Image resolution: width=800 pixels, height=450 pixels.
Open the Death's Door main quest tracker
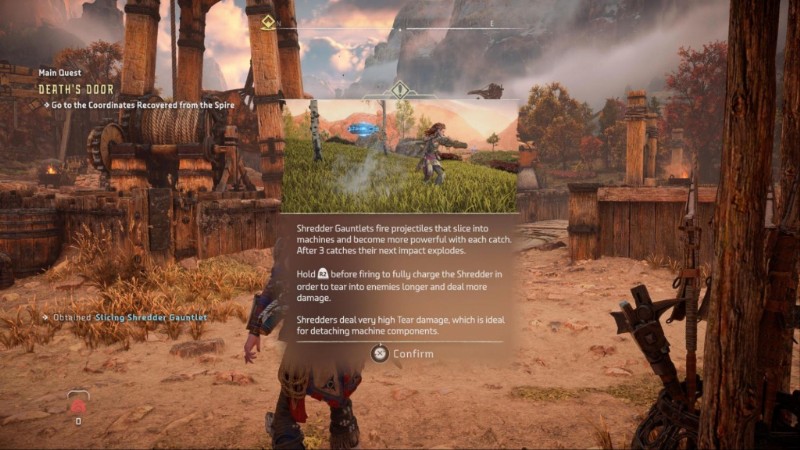pyautogui.click(x=75, y=88)
